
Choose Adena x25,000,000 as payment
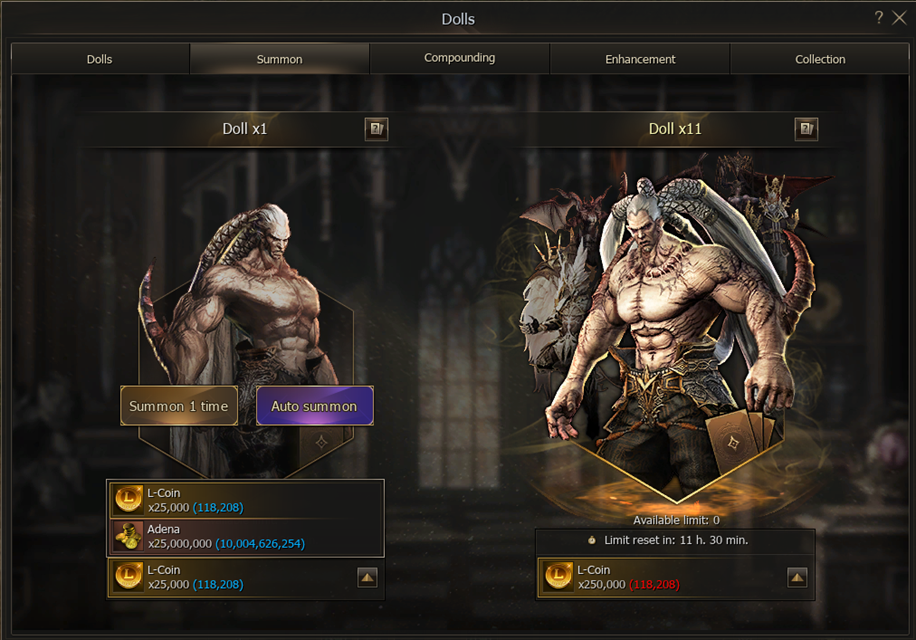pyautogui.click(x=245, y=536)
